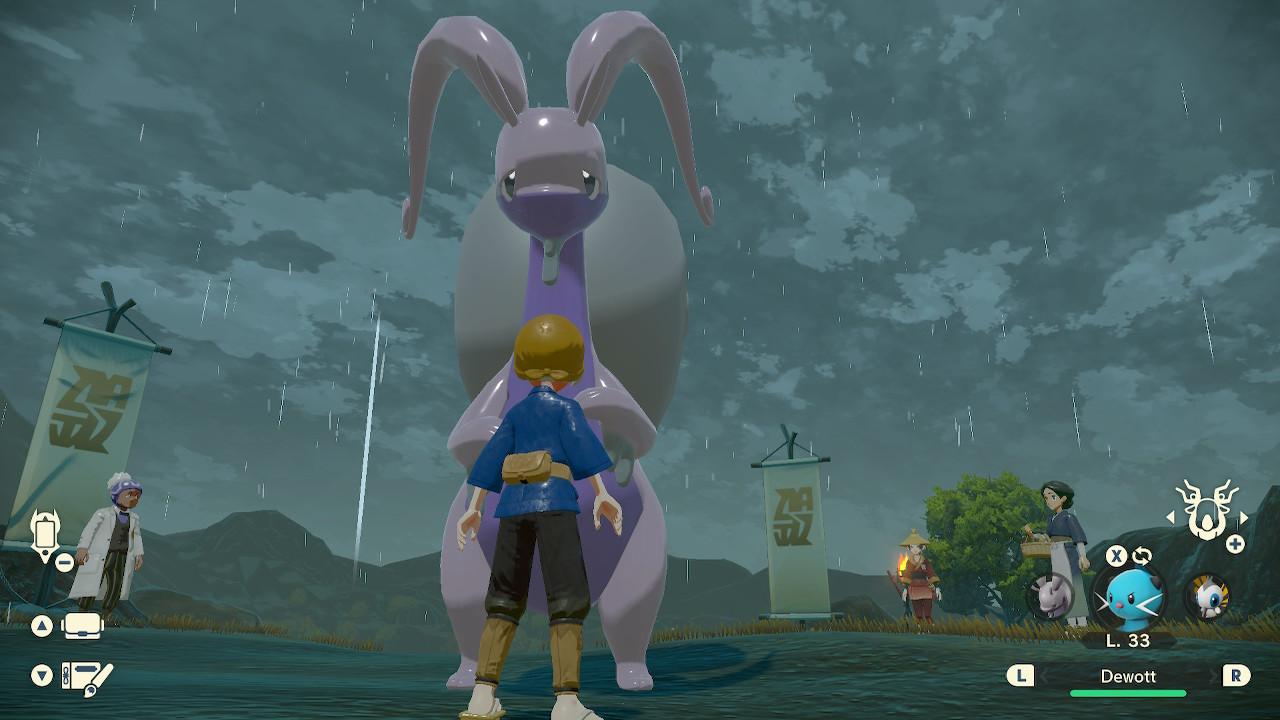
Task: Open the Arc Phone map icon
Action: pos(44,532)
